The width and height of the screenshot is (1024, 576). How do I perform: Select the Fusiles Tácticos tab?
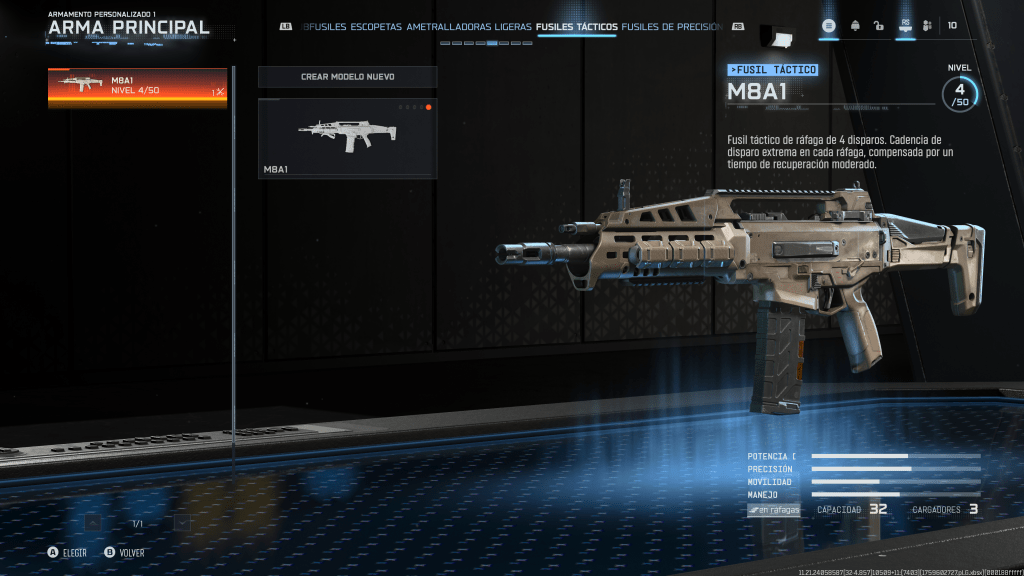[576, 27]
